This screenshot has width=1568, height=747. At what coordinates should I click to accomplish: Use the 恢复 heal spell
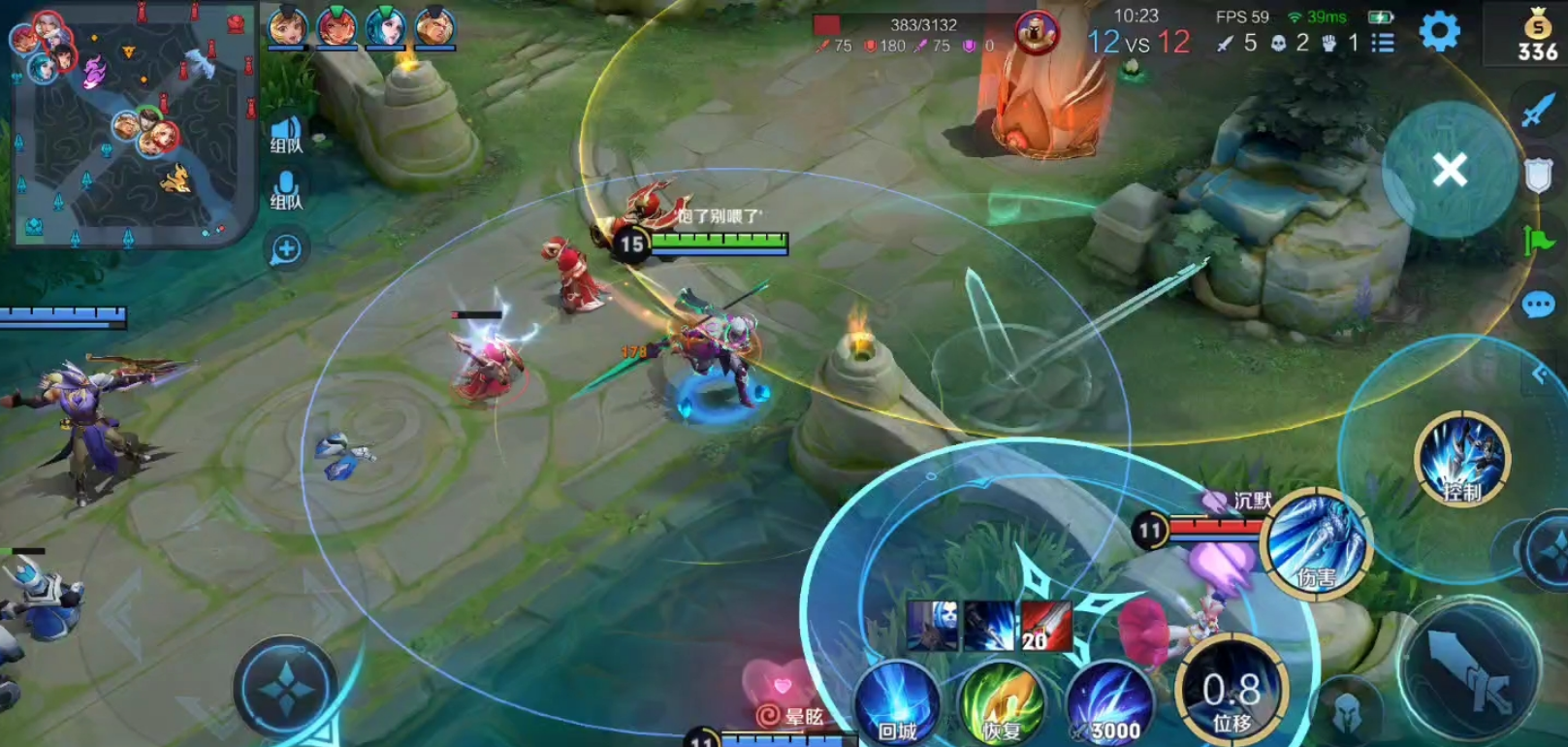pos(1002,705)
